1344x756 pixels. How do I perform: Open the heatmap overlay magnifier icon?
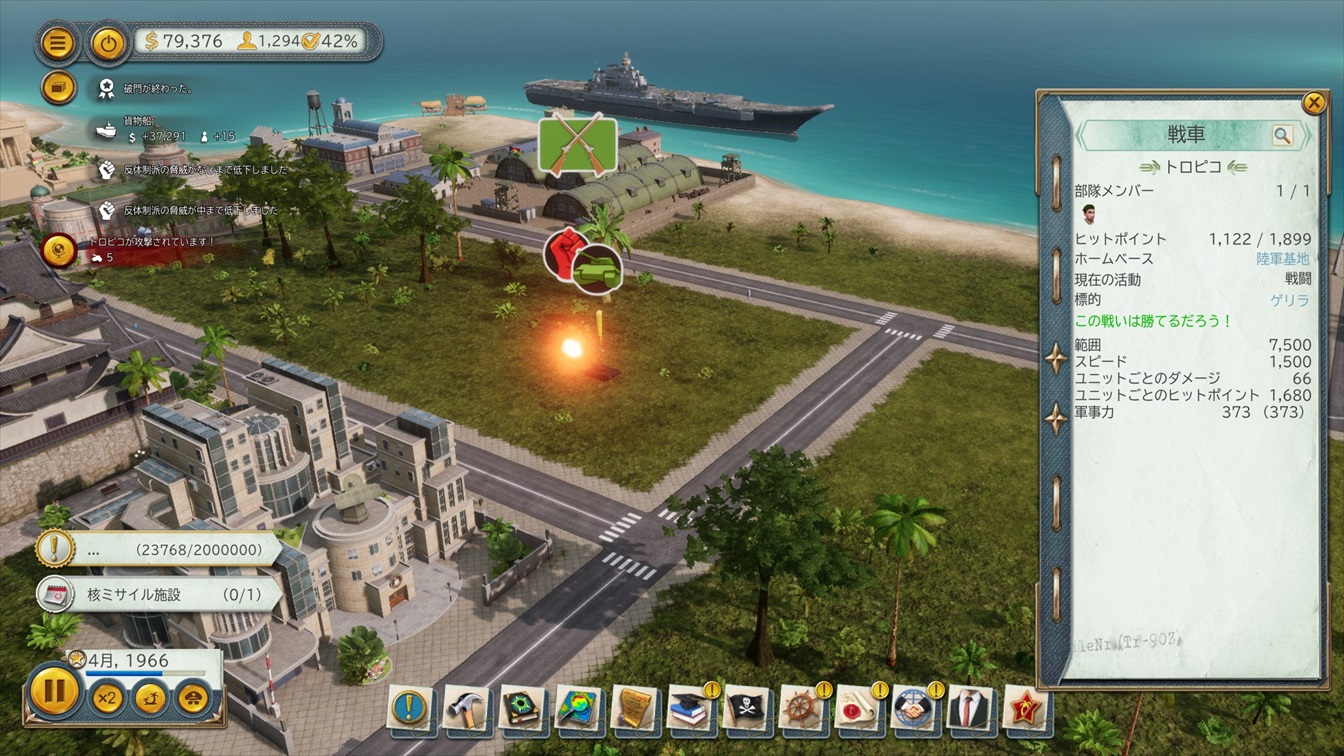click(577, 709)
